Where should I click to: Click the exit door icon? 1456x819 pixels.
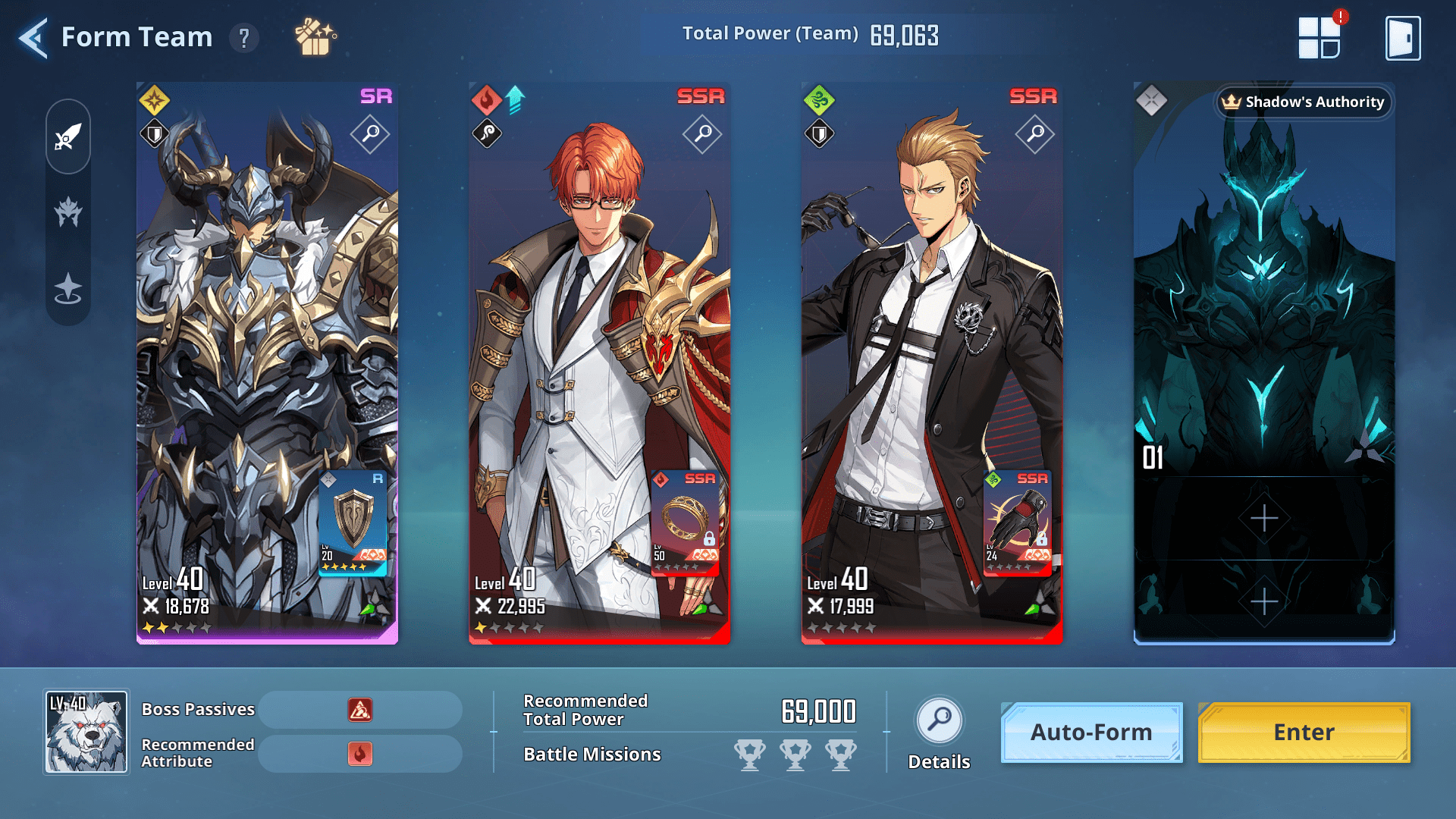pos(1403,37)
